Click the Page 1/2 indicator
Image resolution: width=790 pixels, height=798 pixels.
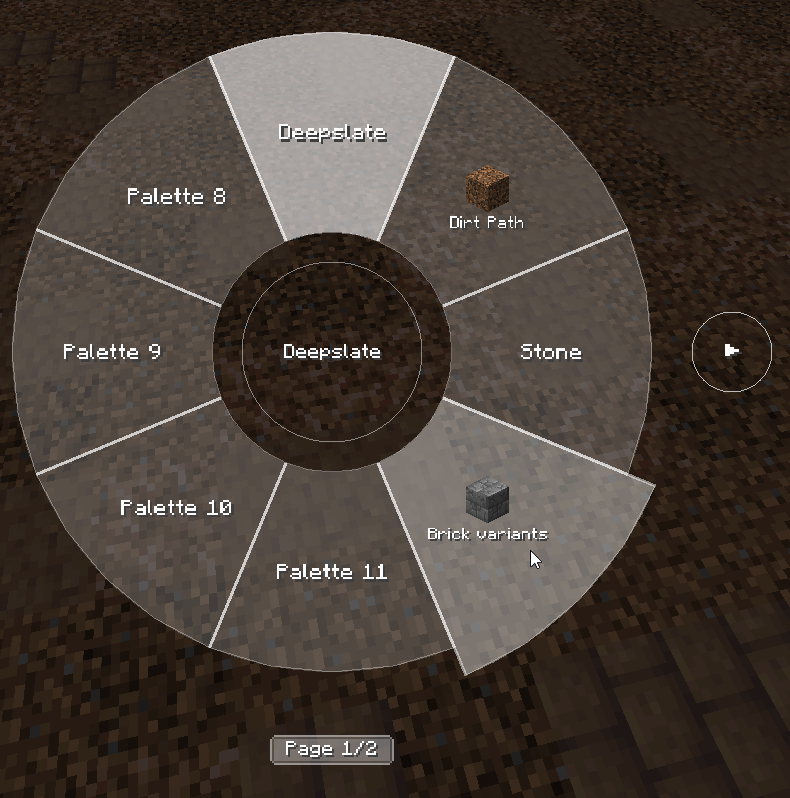(331, 749)
